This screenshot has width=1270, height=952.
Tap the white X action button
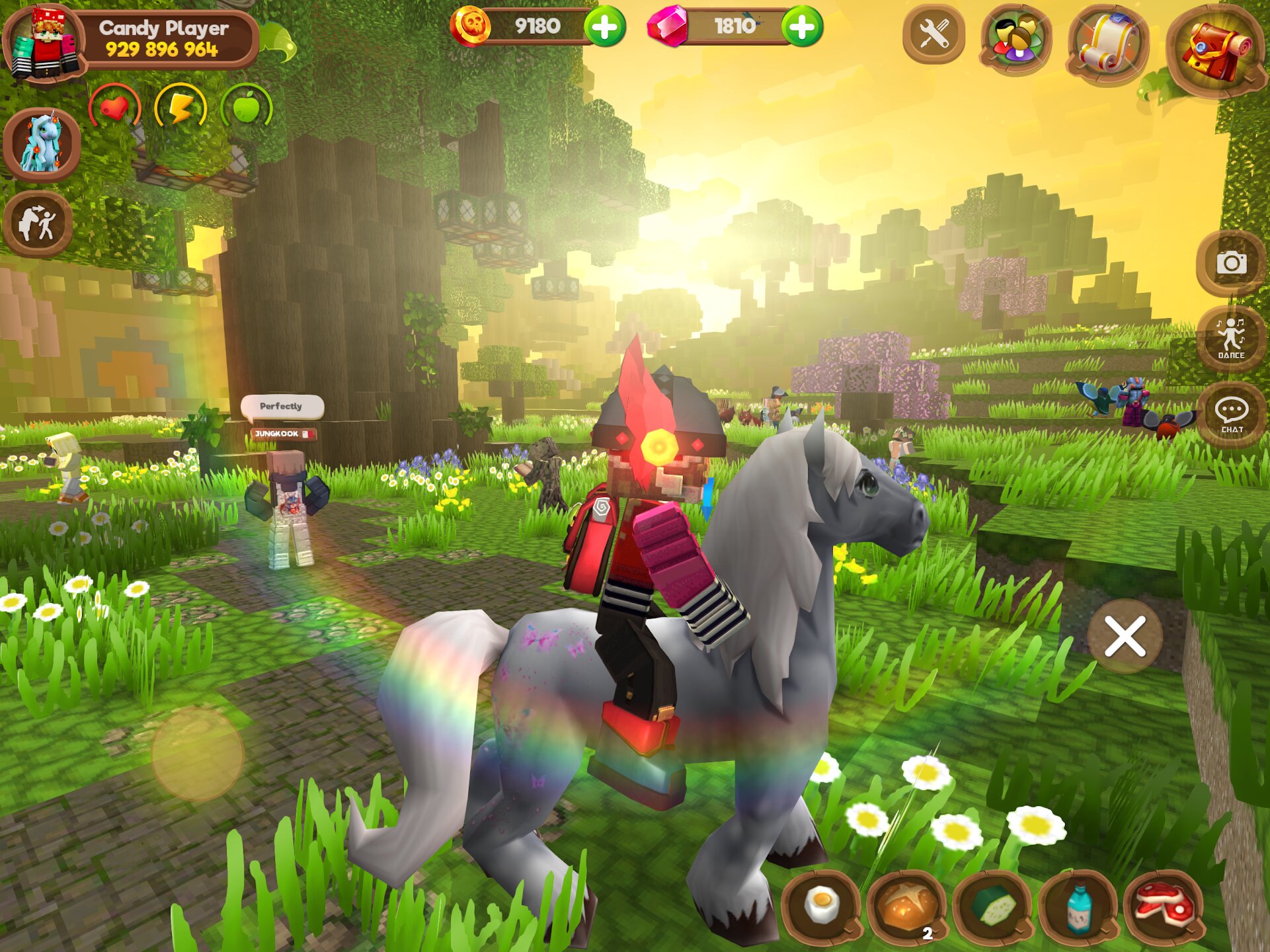click(1125, 637)
